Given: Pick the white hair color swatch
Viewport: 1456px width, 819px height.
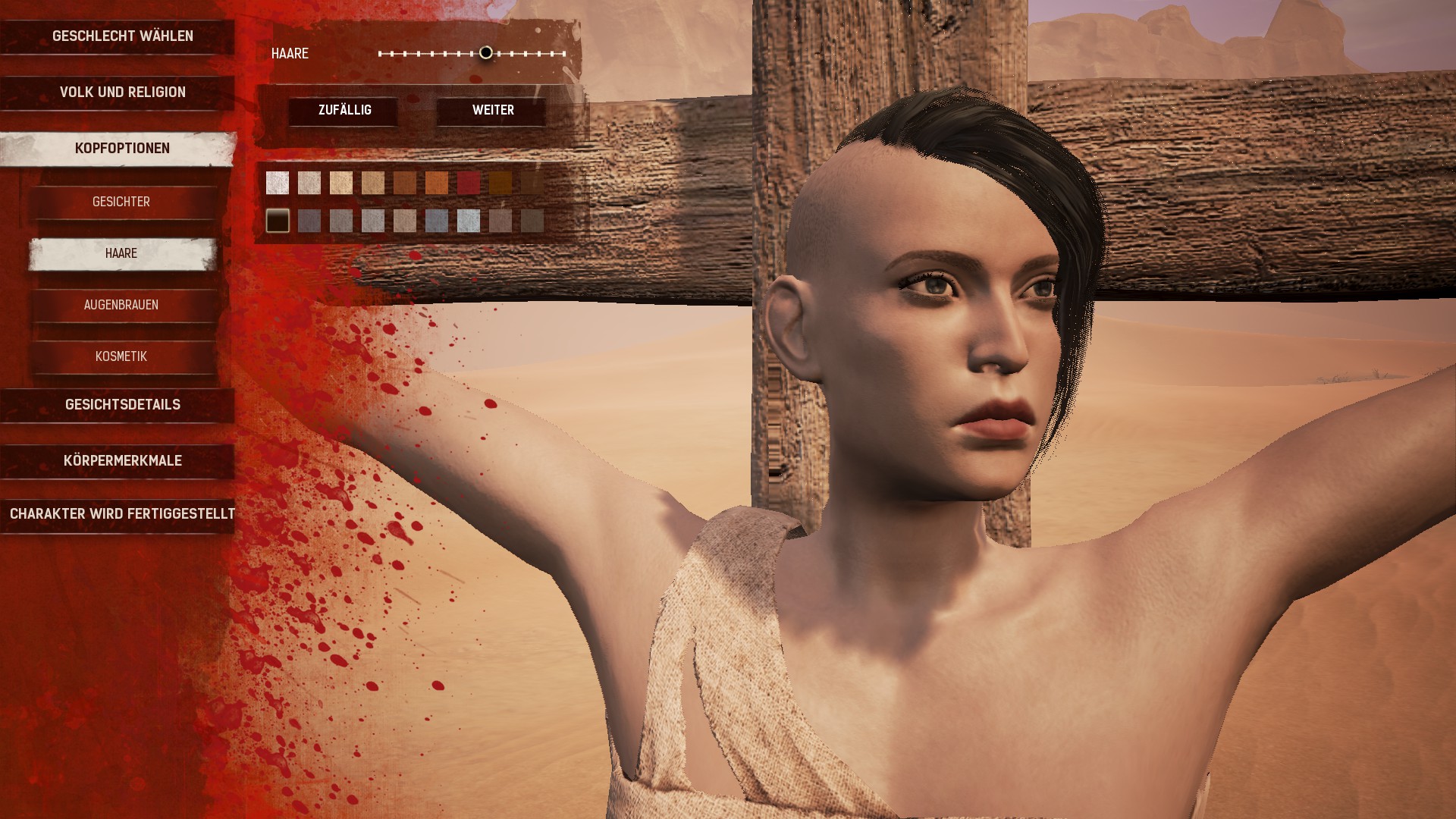Looking at the screenshot, I should pyautogui.click(x=278, y=183).
